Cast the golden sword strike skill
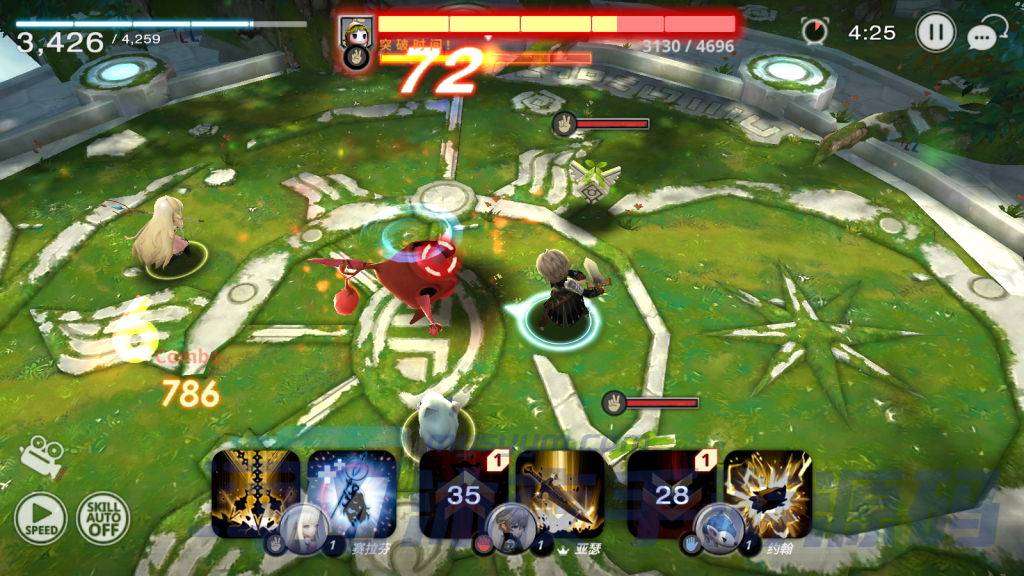The height and width of the screenshot is (576, 1024). point(560,490)
